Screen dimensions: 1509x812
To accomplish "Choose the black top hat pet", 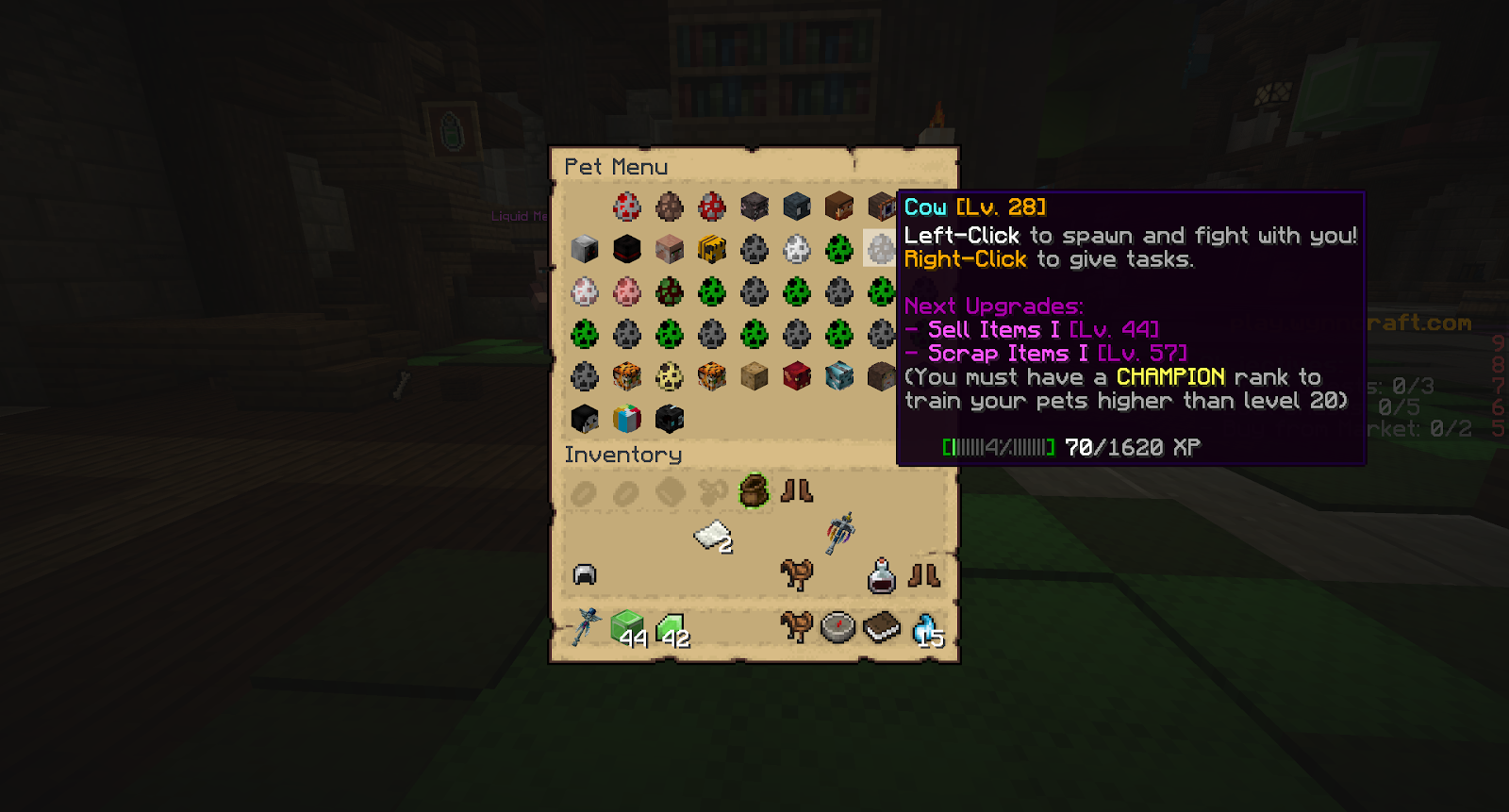I will (x=627, y=249).
